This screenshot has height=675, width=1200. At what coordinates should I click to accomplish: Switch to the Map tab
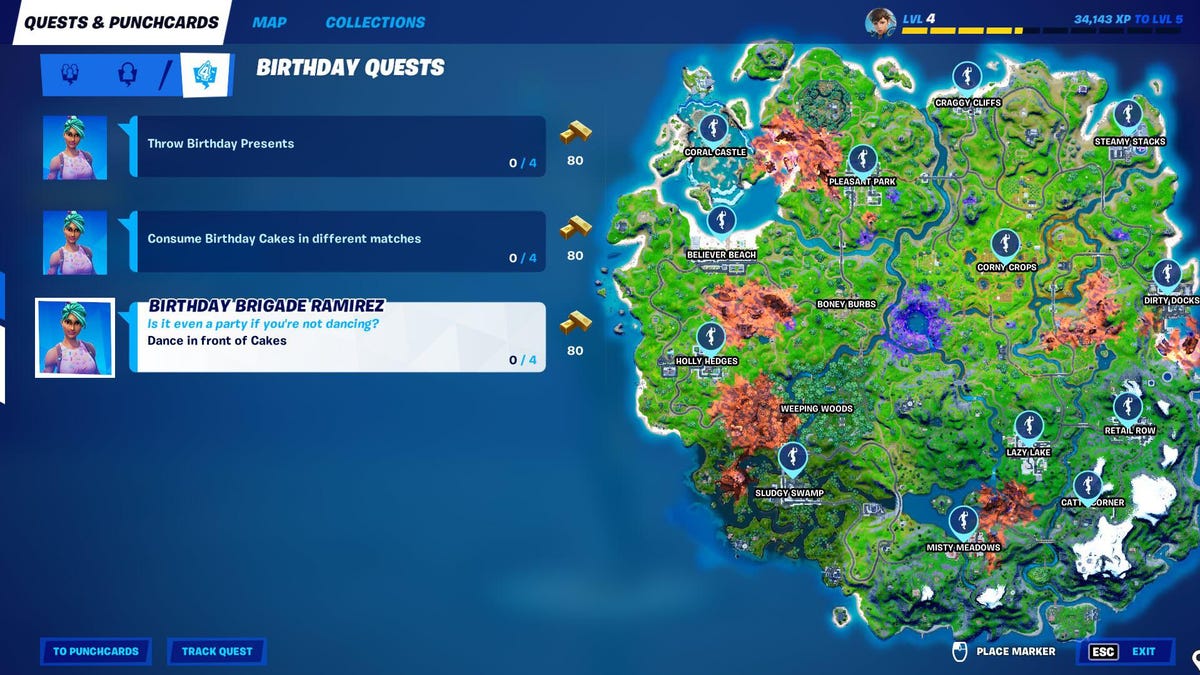269,22
